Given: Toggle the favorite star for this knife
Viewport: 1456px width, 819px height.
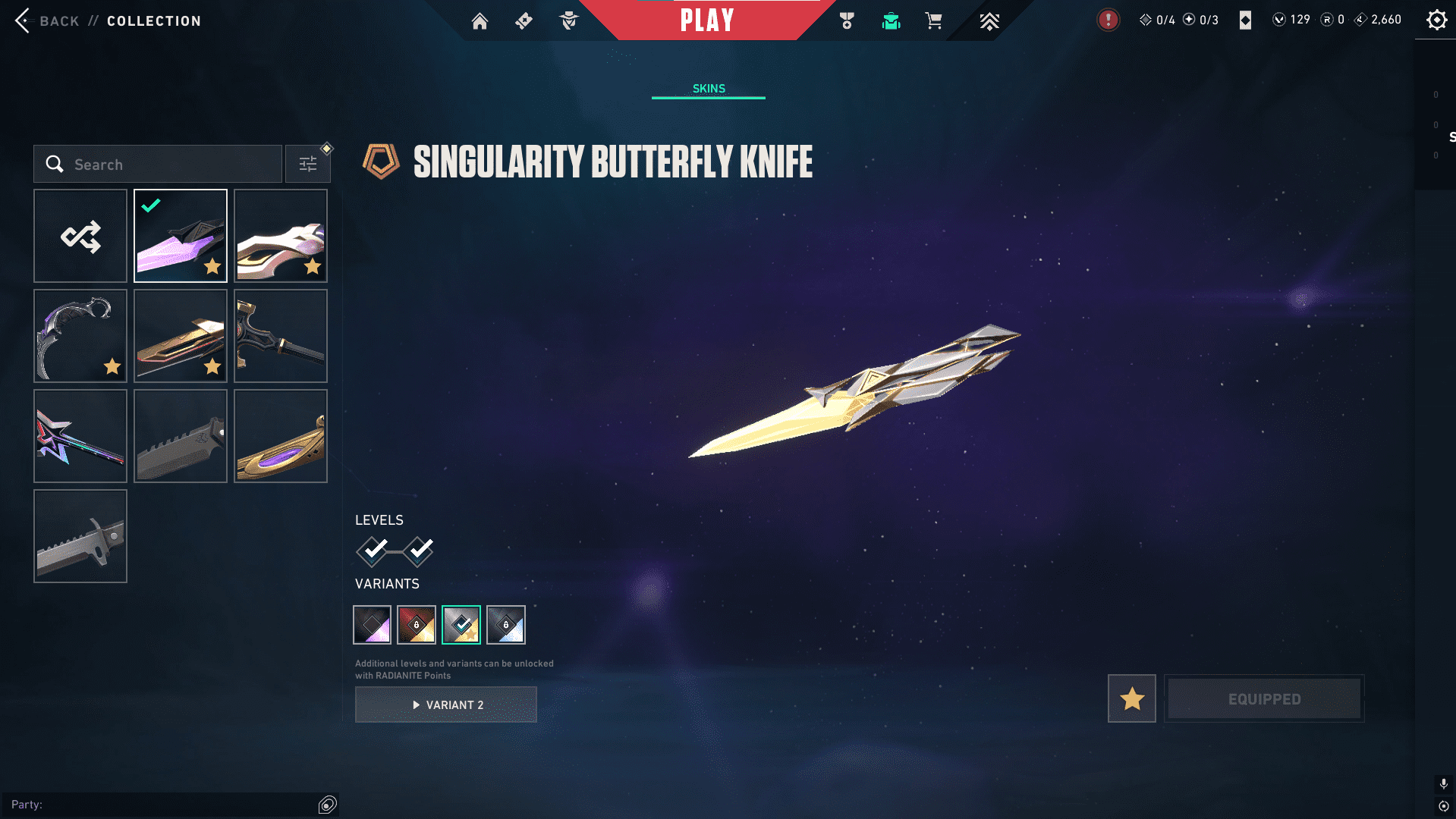Looking at the screenshot, I should click(1131, 698).
